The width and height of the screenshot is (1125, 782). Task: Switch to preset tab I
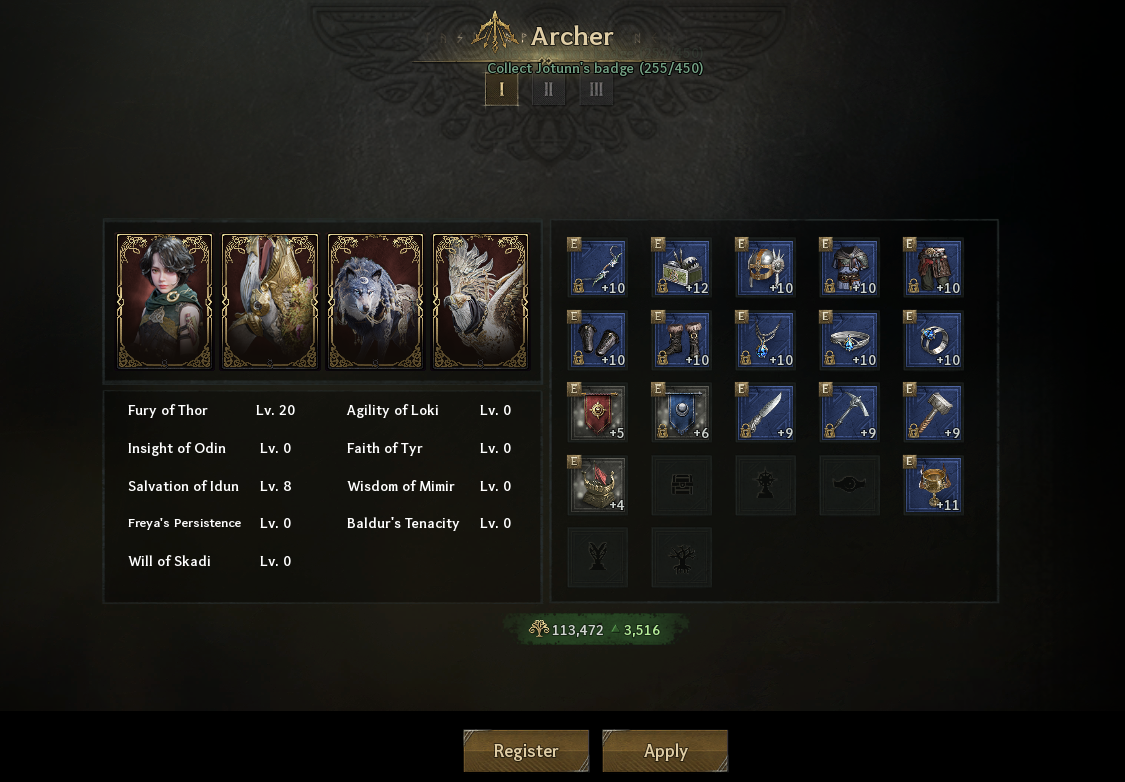coord(502,89)
